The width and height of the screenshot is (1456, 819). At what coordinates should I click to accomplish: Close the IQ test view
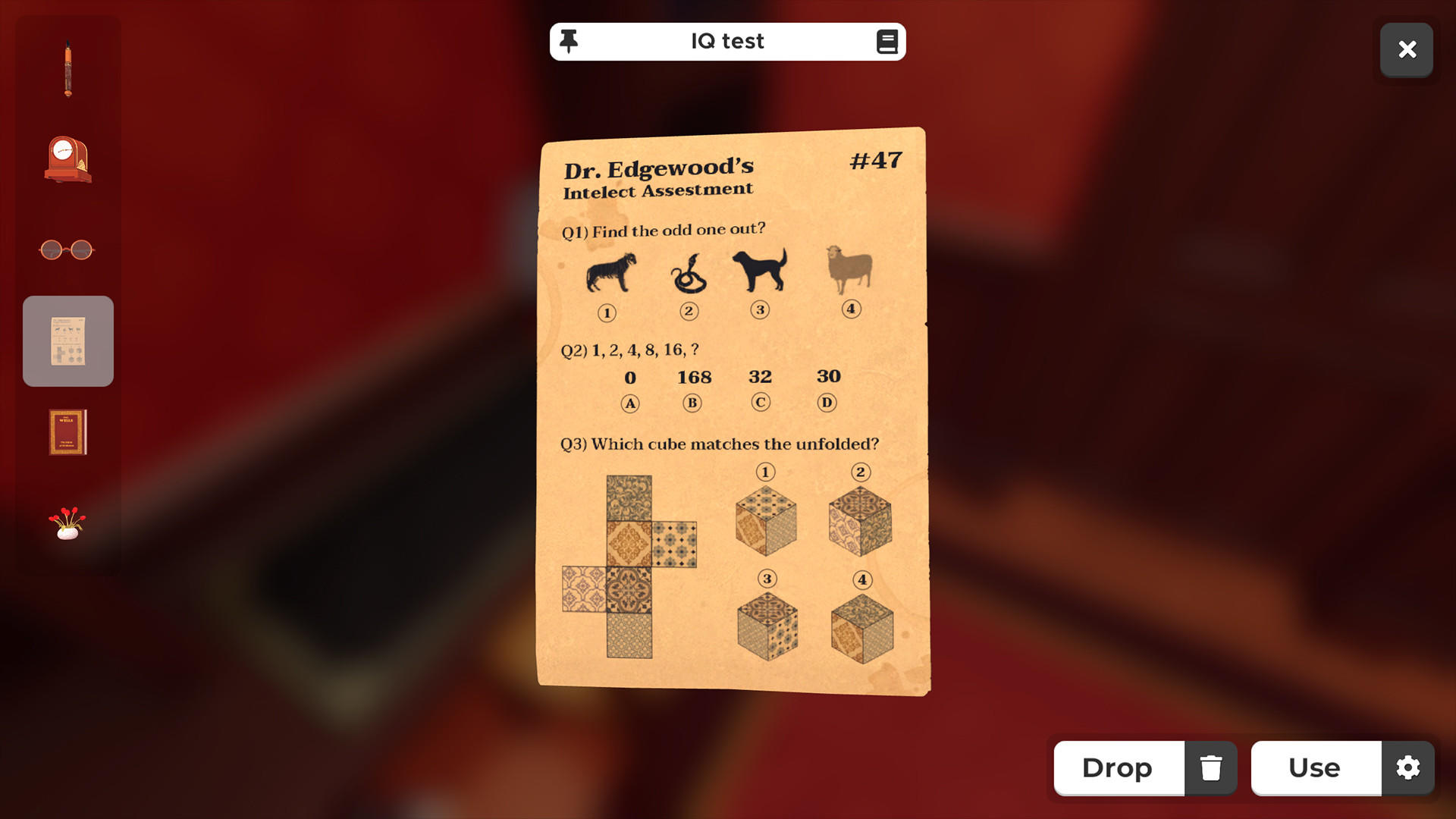coord(1407,49)
